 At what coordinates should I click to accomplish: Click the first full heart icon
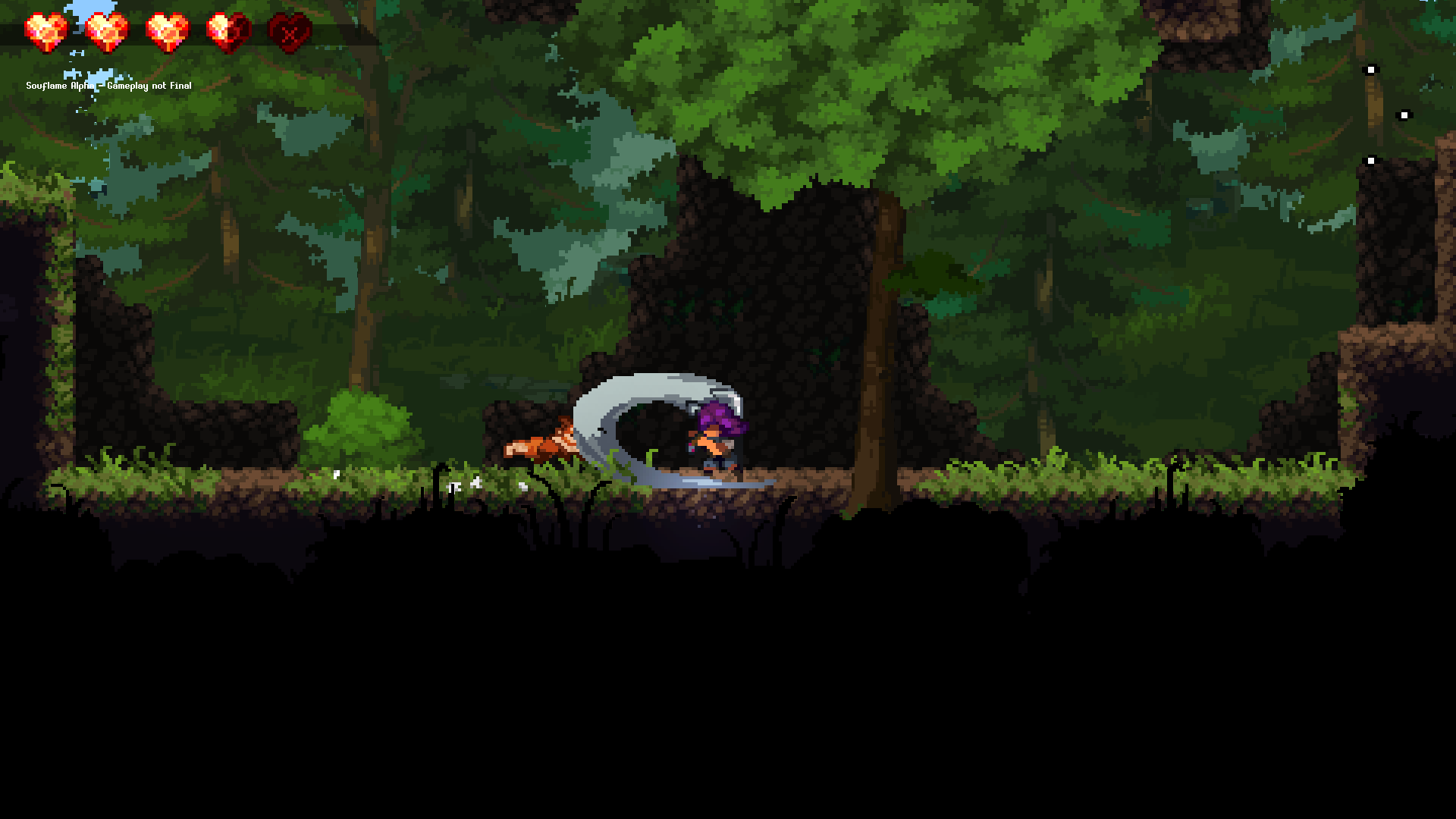click(45, 29)
